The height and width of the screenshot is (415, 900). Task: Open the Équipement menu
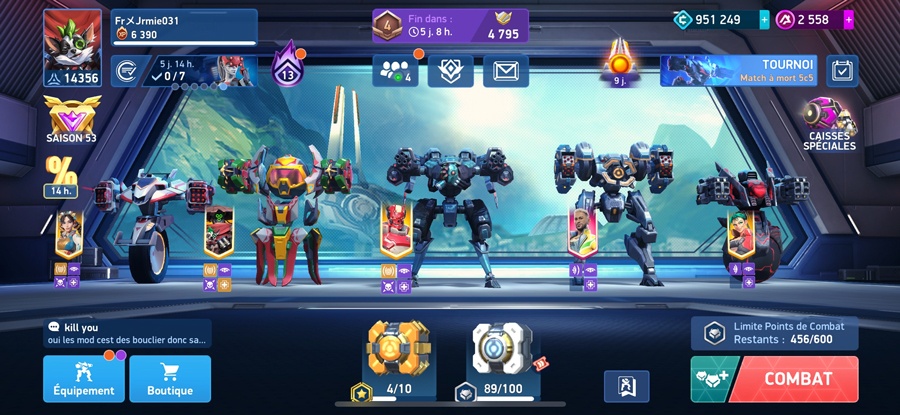point(84,379)
